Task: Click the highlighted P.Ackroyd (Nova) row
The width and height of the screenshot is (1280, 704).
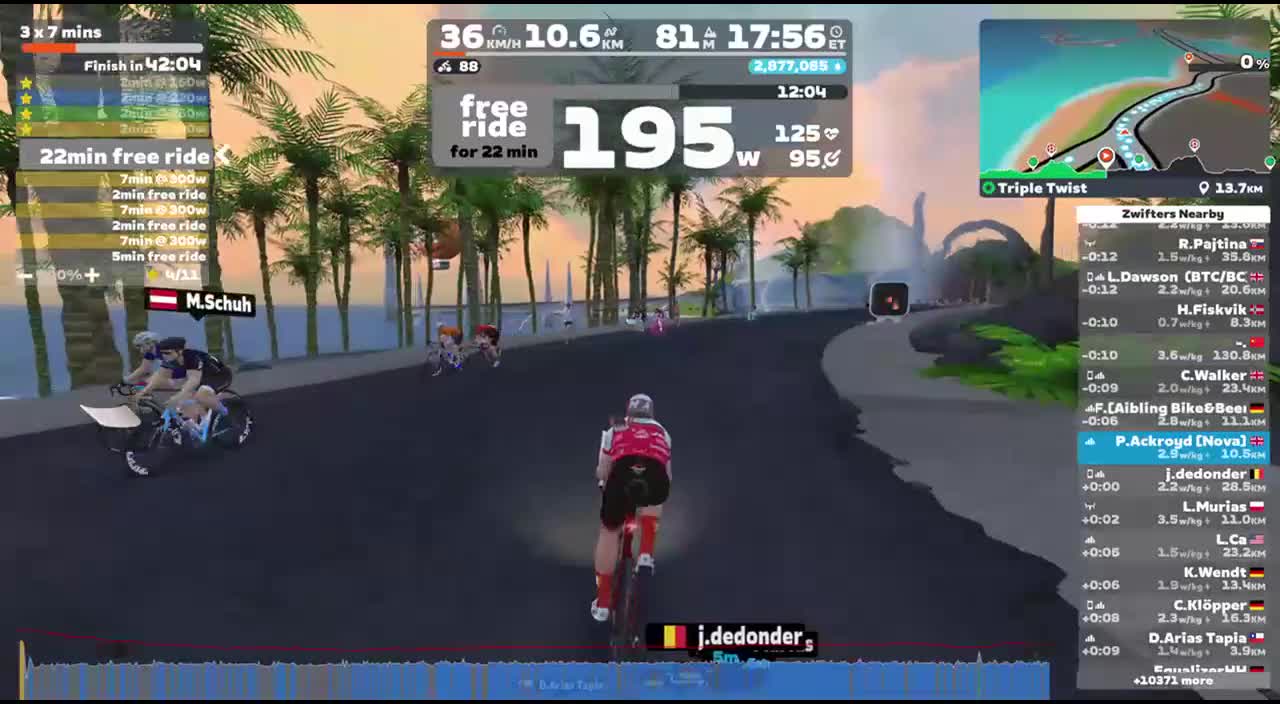Action: click(x=1173, y=447)
